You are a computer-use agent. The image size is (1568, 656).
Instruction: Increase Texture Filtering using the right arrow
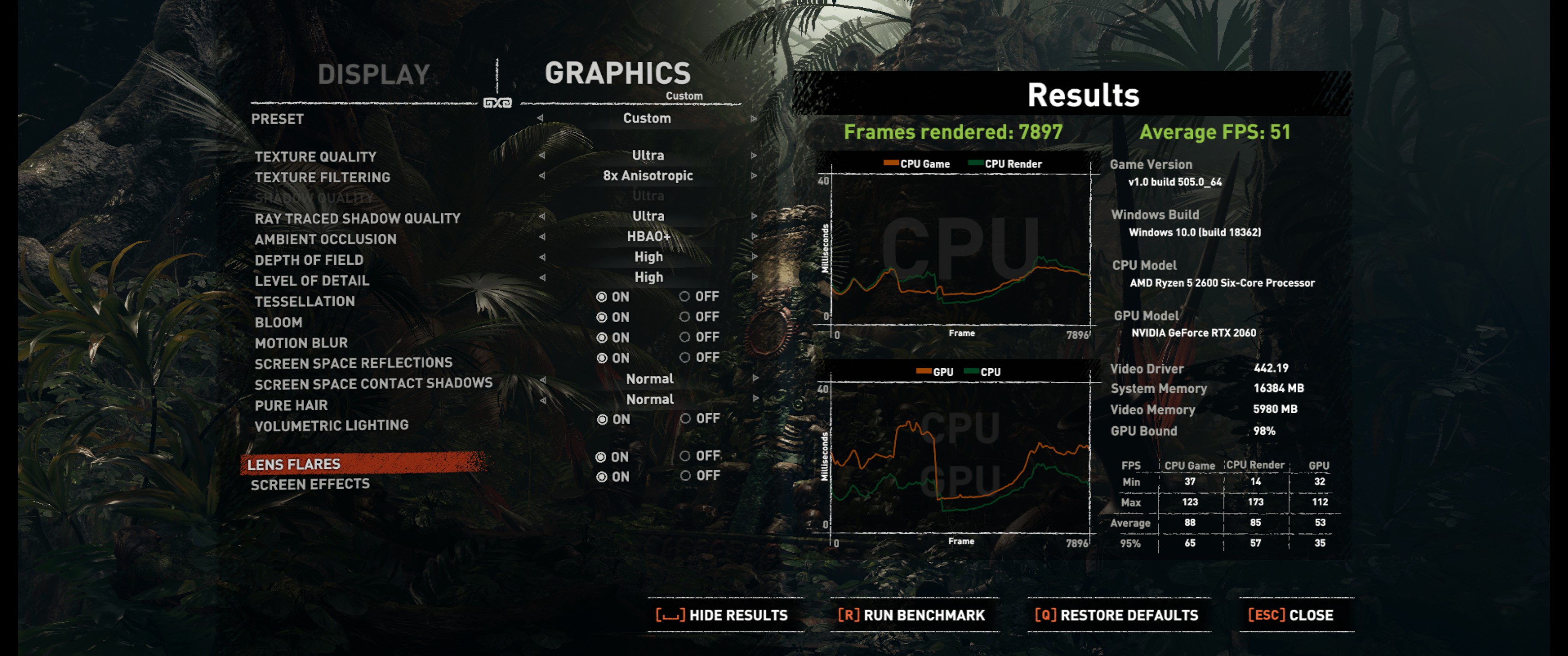pyautogui.click(x=753, y=176)
